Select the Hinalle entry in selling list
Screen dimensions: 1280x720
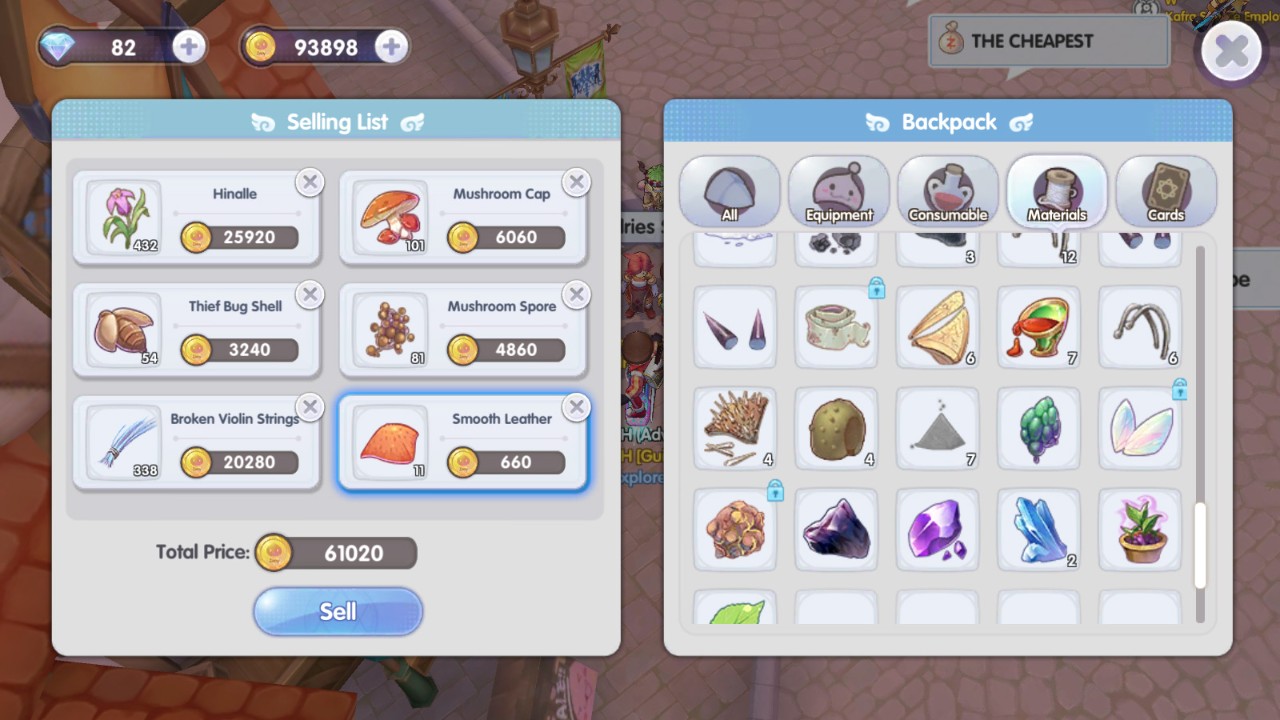[x=197, y=217]
